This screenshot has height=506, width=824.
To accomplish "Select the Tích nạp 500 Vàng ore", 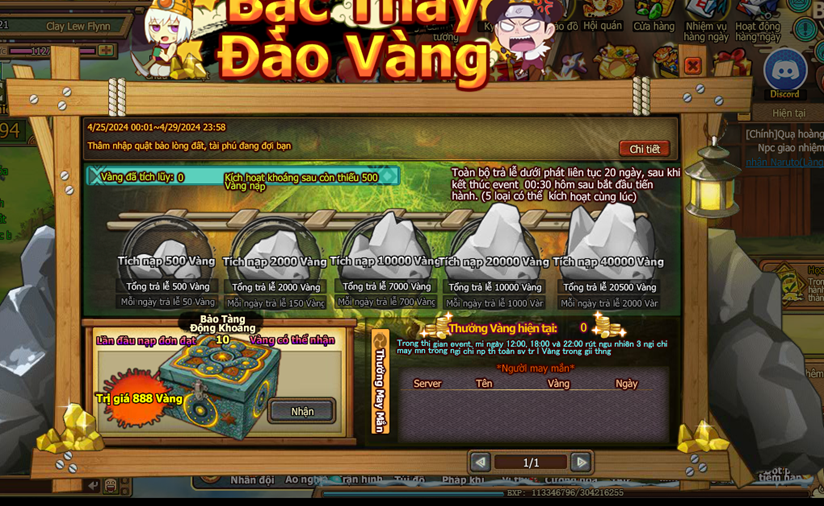I will pyautogui.click(x=167, y=246).
